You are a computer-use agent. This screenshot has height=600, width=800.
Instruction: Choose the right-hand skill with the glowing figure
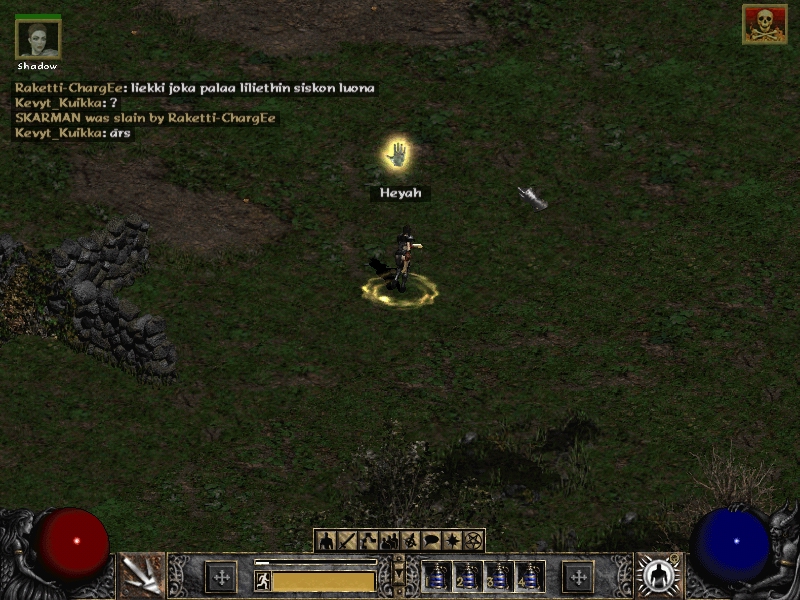click(659, 575)
